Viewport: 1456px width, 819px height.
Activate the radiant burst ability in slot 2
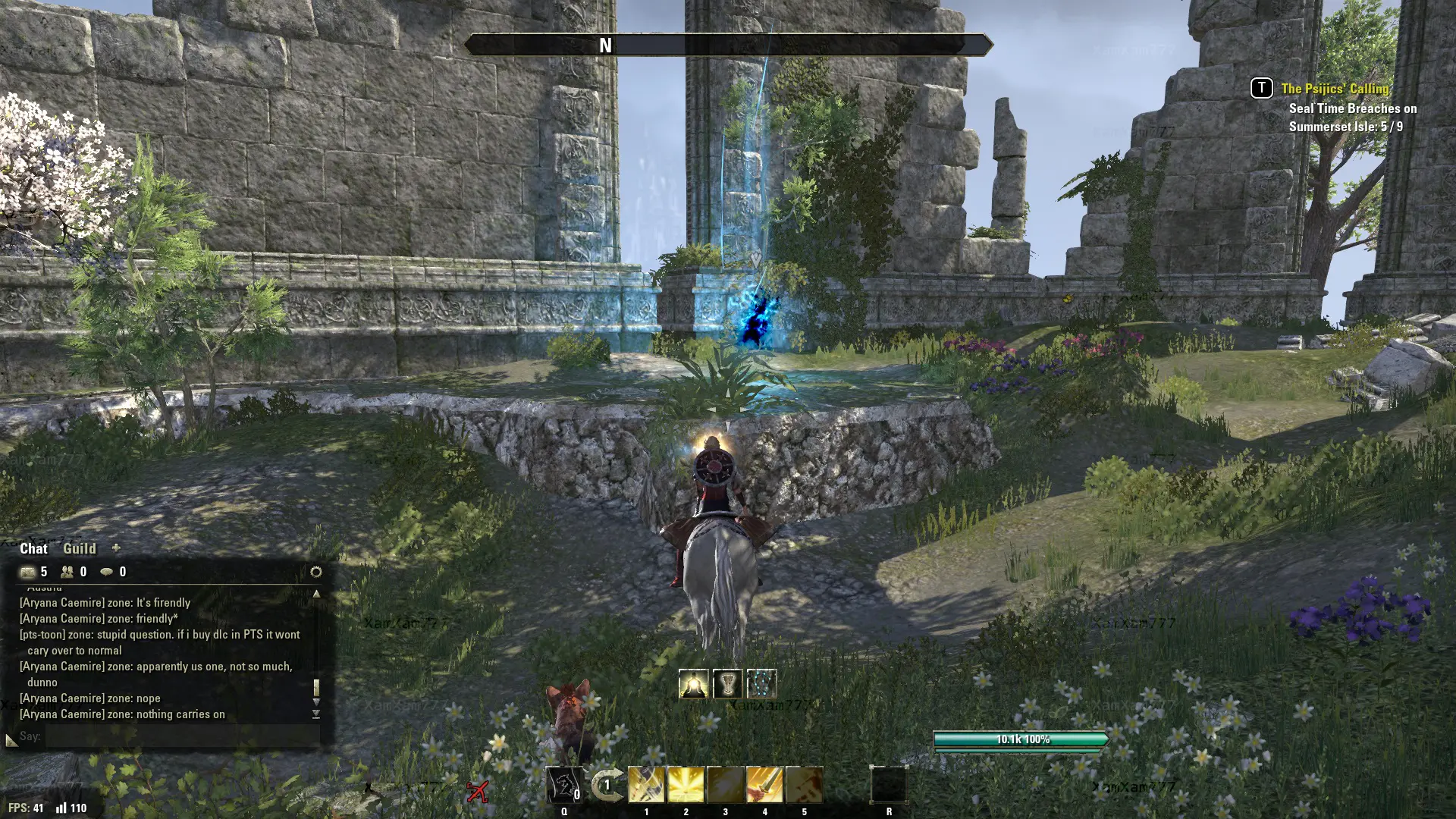tap(686, 785)
